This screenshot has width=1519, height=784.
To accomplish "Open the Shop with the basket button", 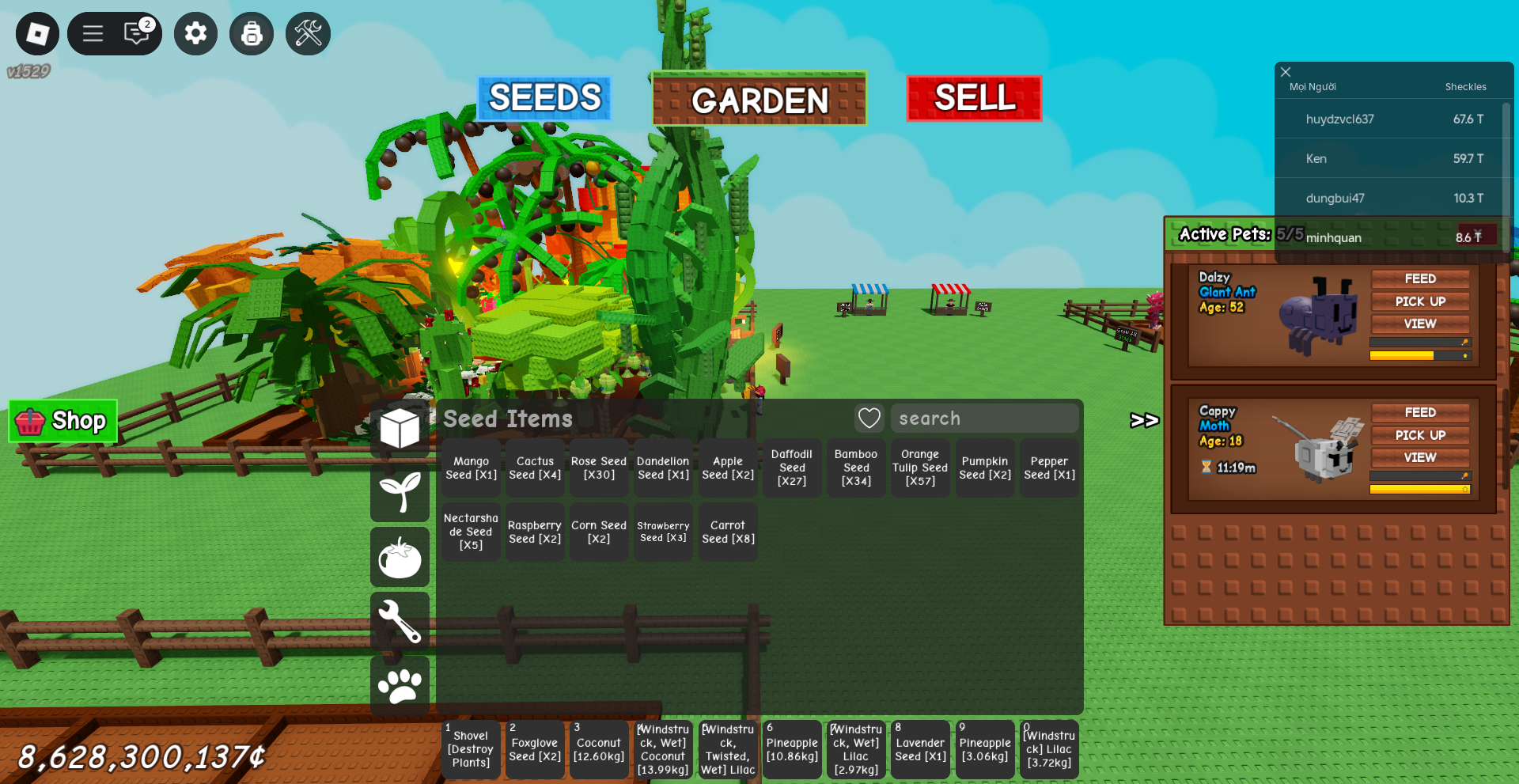I will click(x=63, y=421).
